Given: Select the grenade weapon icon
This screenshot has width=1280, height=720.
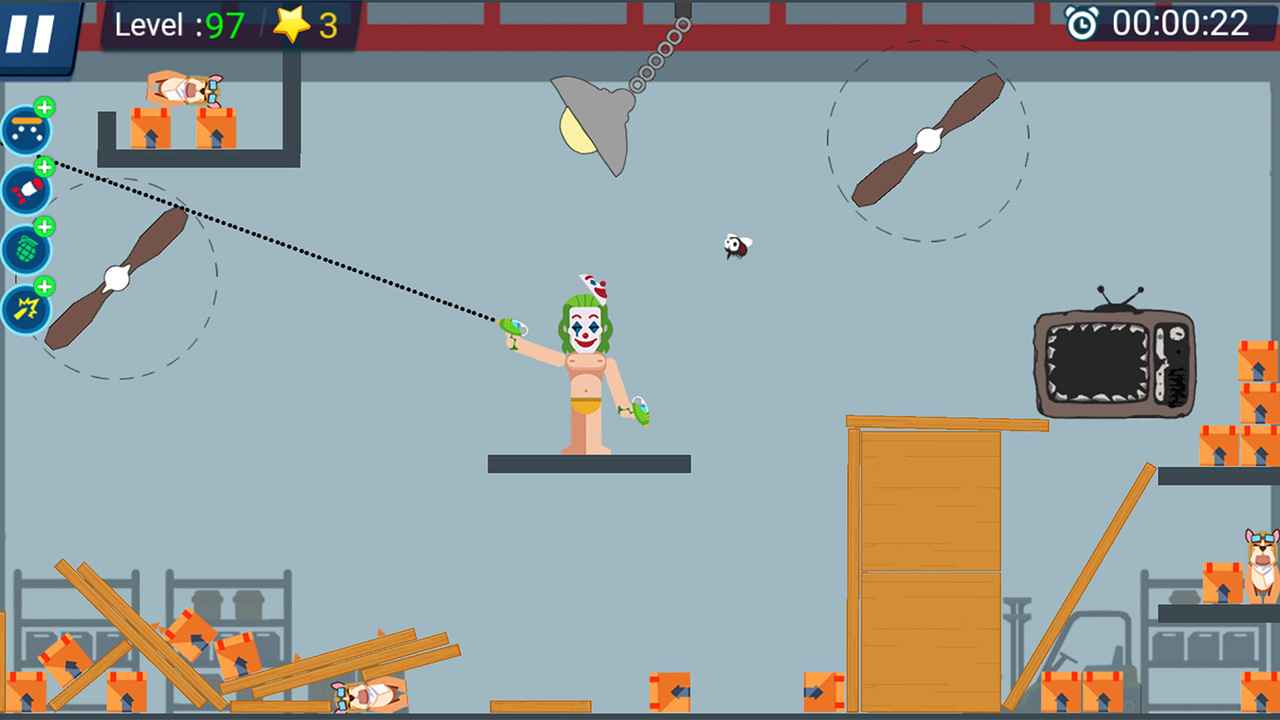Looking at the screenshot, I should 27,250.
